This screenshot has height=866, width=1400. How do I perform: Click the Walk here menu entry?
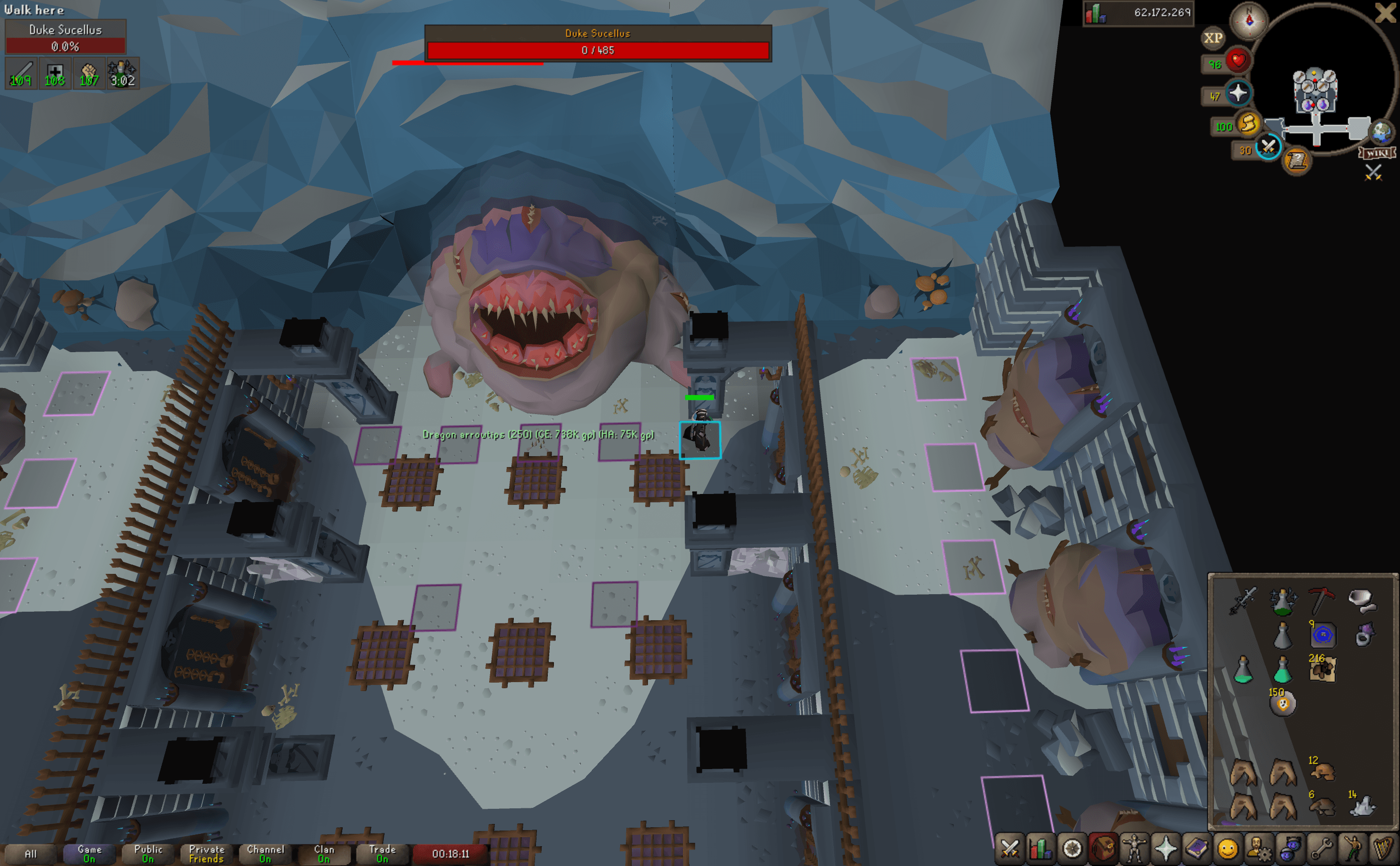35,10
